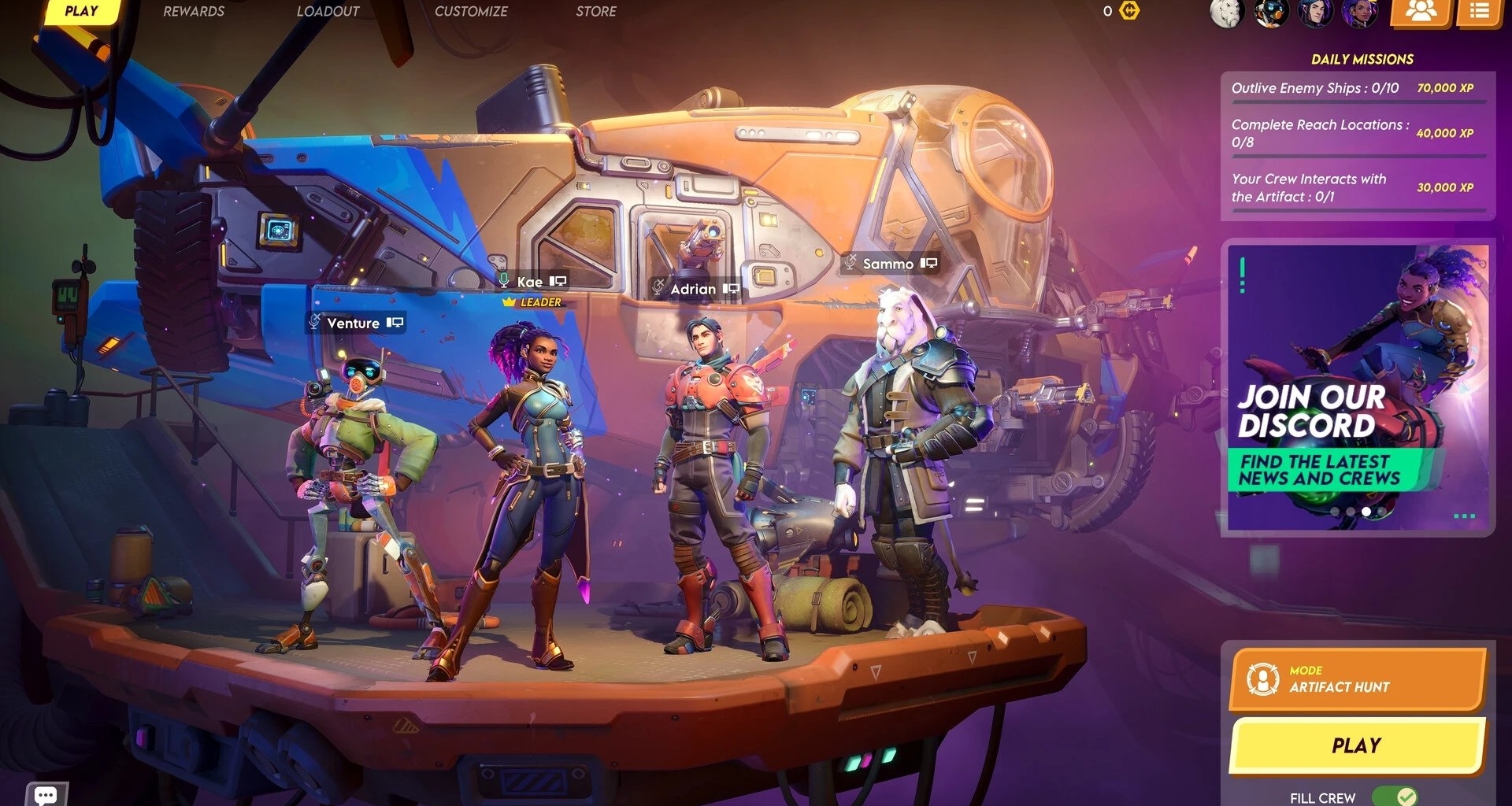This screenshot has height=806, width=1512.
Task: Open the chat speech bubble
Action: click(x=46, y=794)
